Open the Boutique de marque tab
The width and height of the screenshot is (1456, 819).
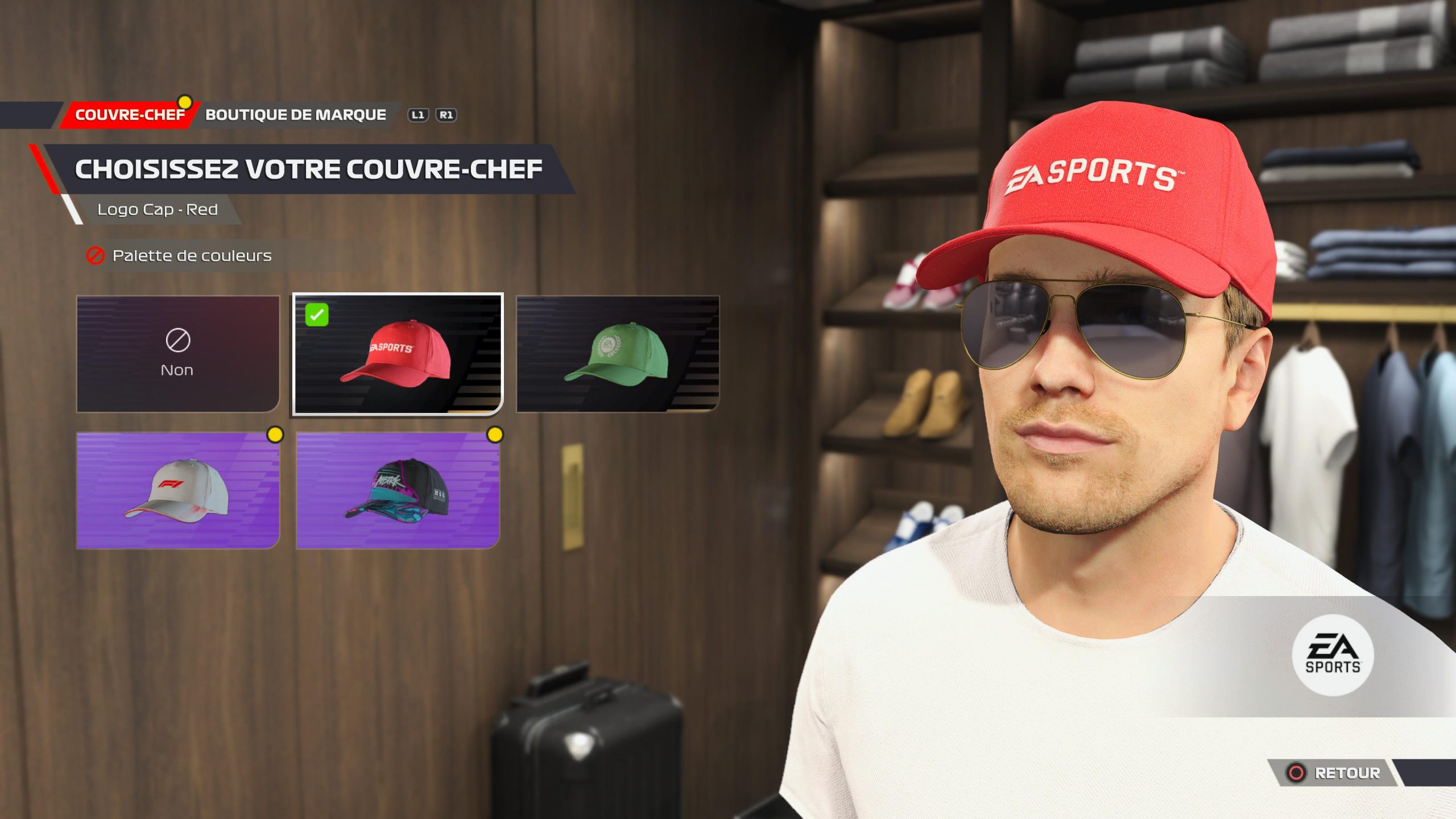pyautogui.click(x=295, y=115)
